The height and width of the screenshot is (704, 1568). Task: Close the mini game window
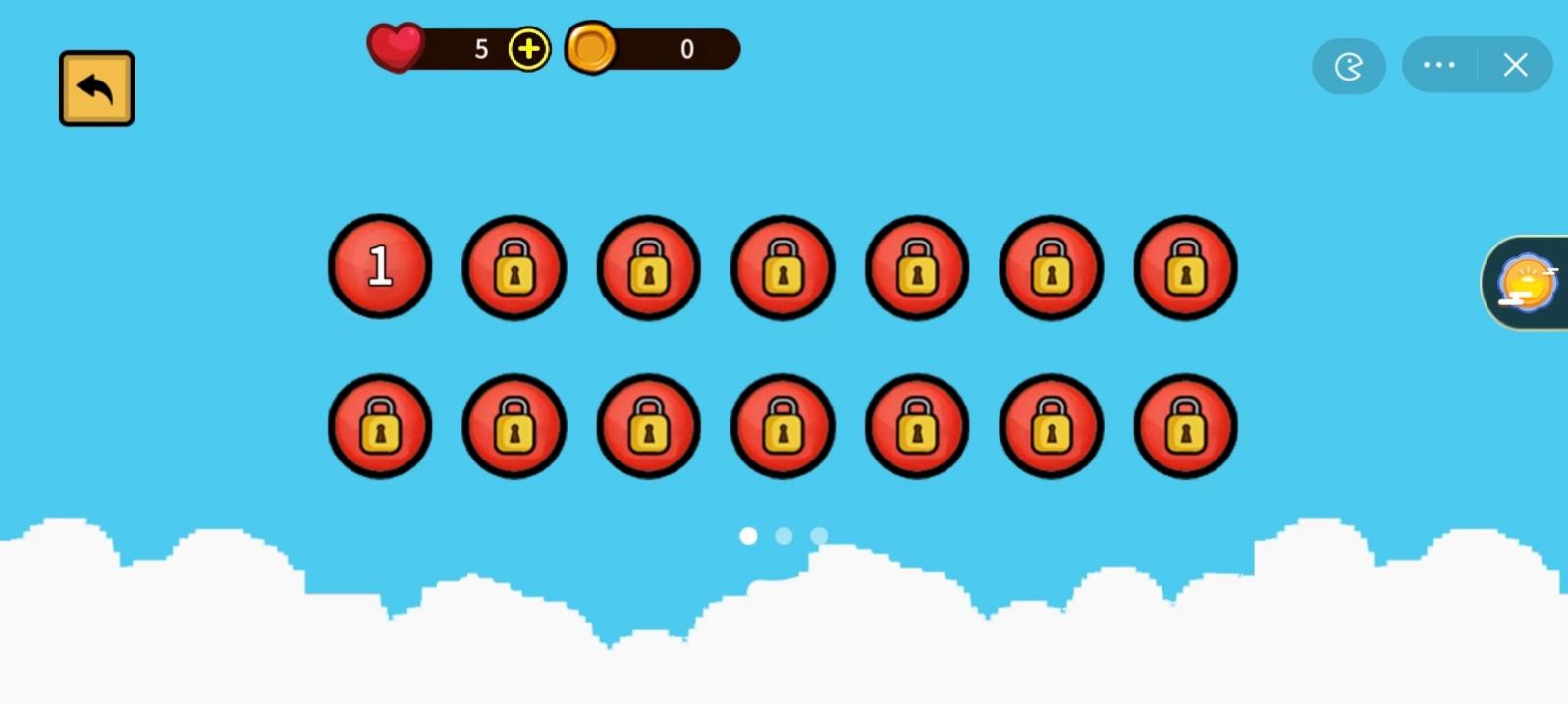[x=1515, y=65]
